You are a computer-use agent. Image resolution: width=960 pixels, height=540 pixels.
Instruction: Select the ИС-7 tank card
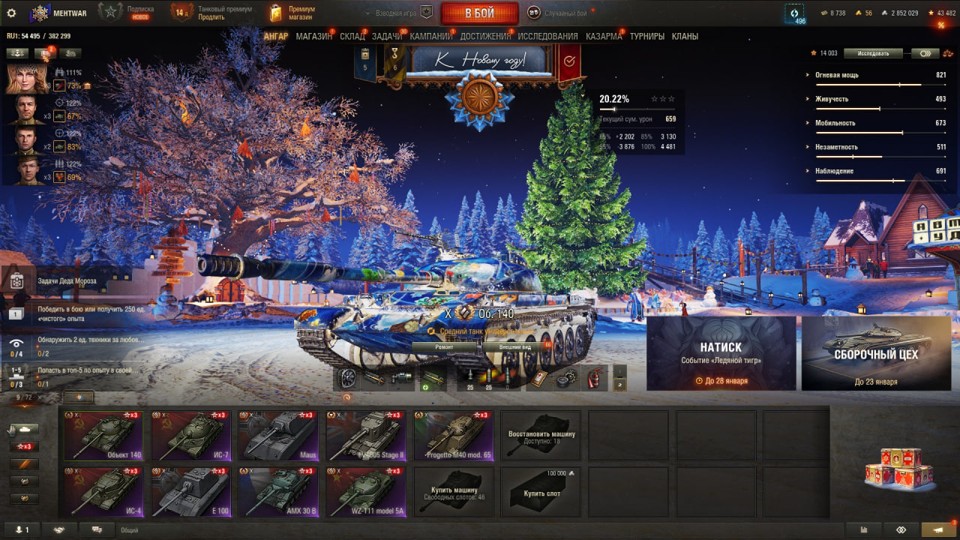pyautogui.click(x=189, y=435)
